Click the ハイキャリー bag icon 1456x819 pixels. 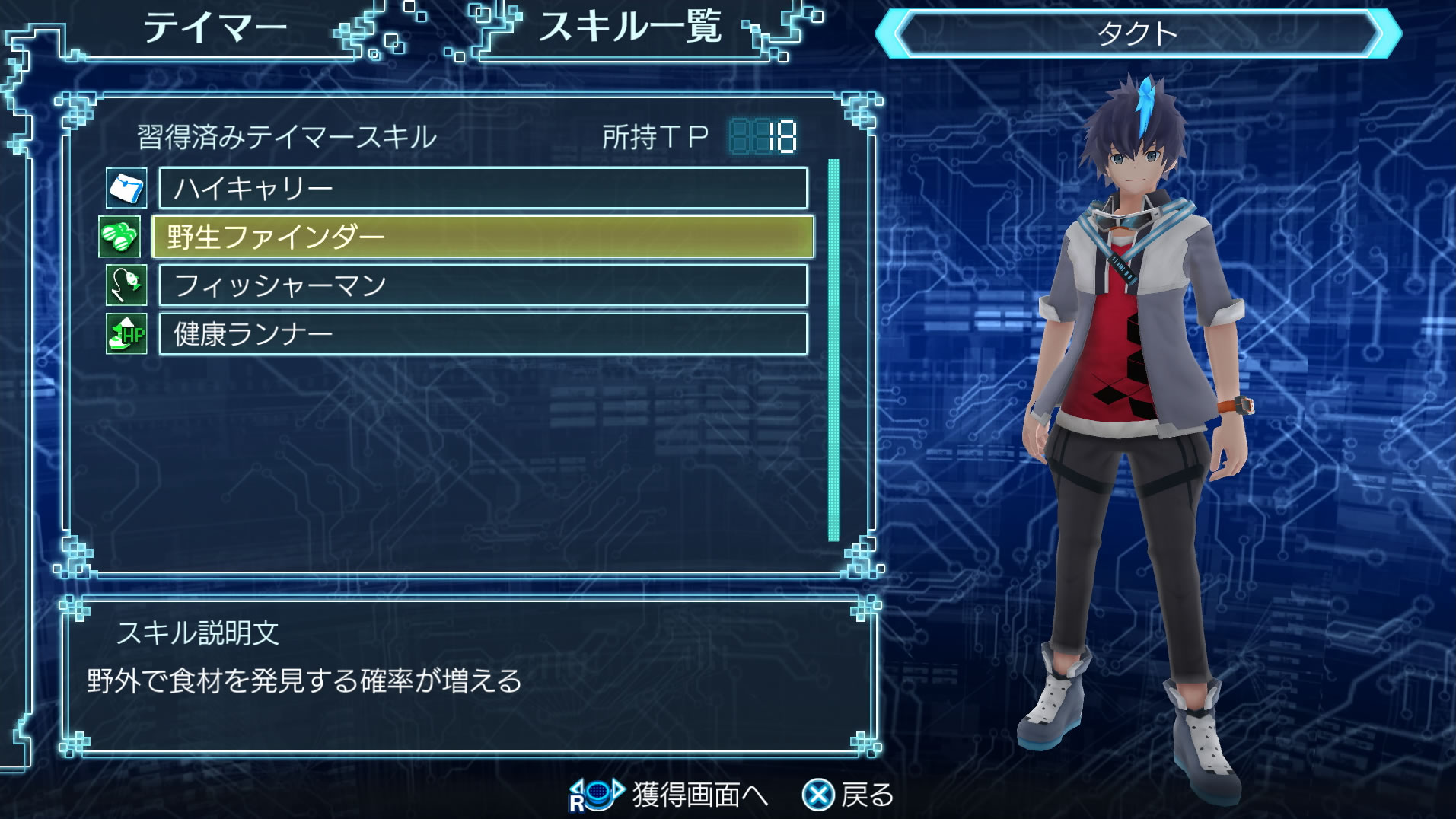(x=126, y=189)
